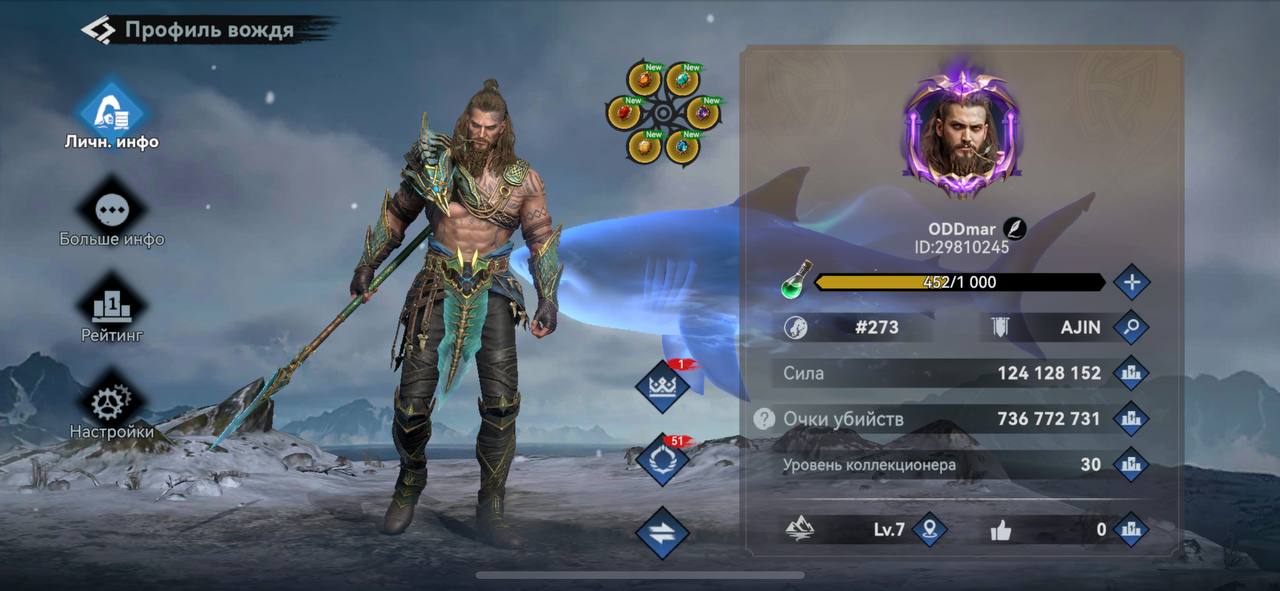
Task: Add stamina with the plus button
Action: click(1131, 282)
